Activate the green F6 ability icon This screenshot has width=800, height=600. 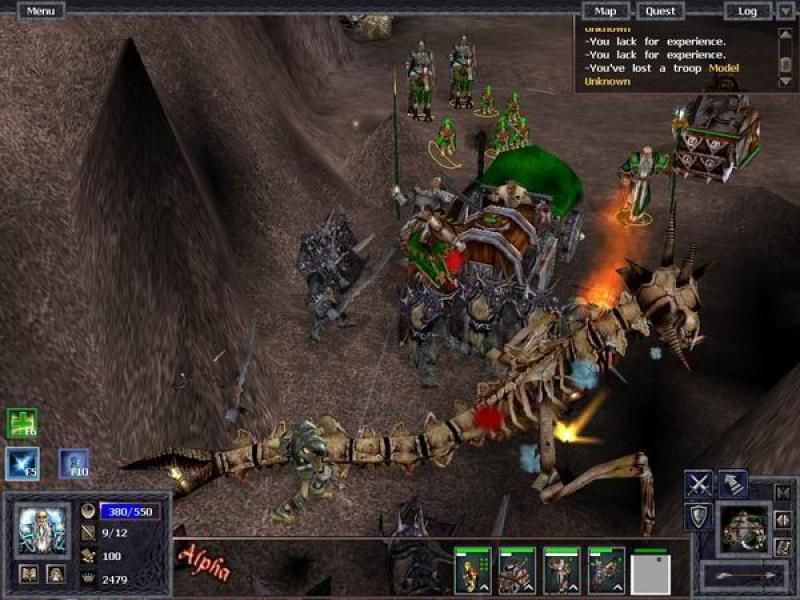point(22,423)
